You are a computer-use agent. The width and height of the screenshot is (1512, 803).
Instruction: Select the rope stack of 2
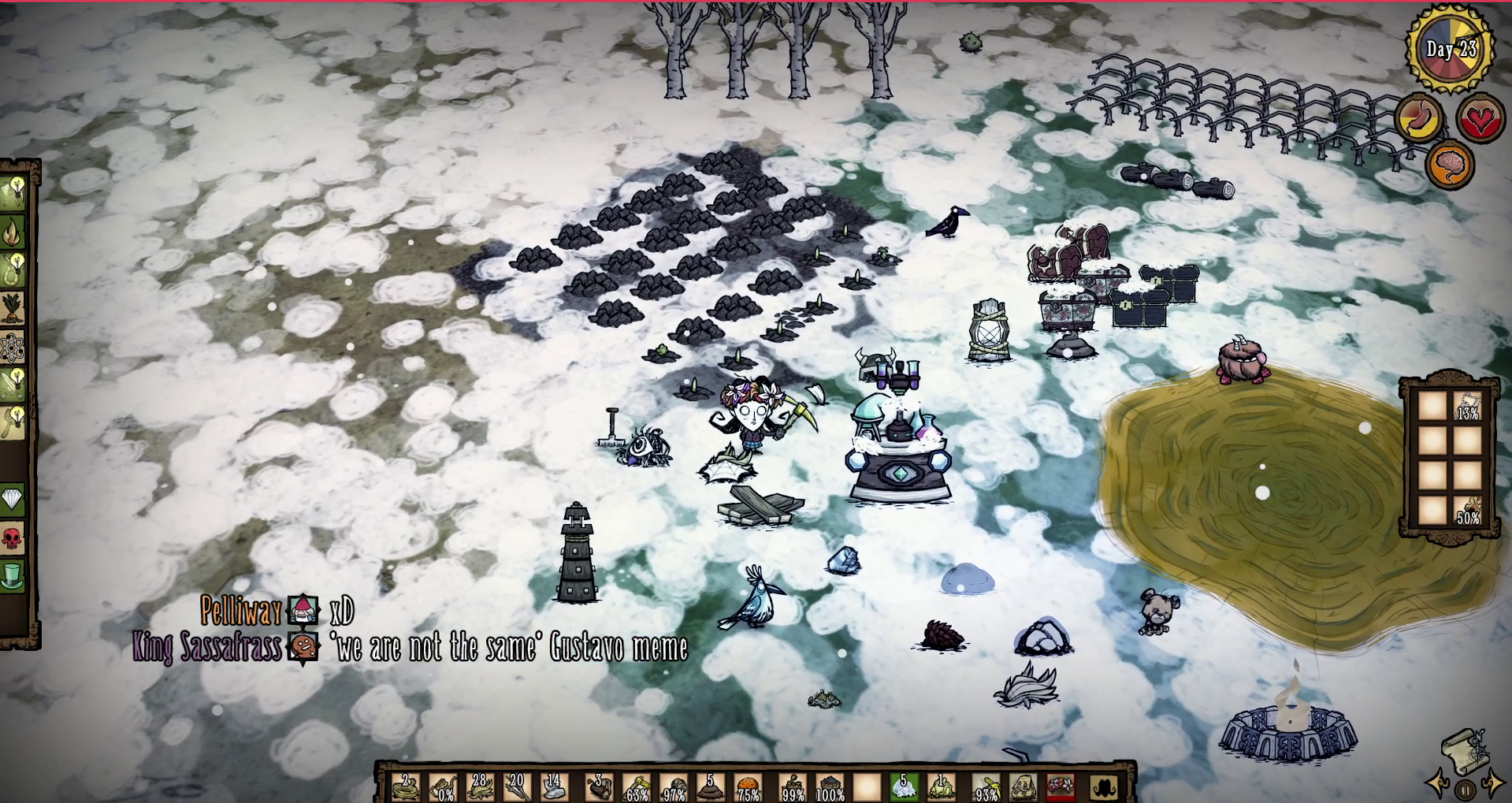(x=407, y=786)
